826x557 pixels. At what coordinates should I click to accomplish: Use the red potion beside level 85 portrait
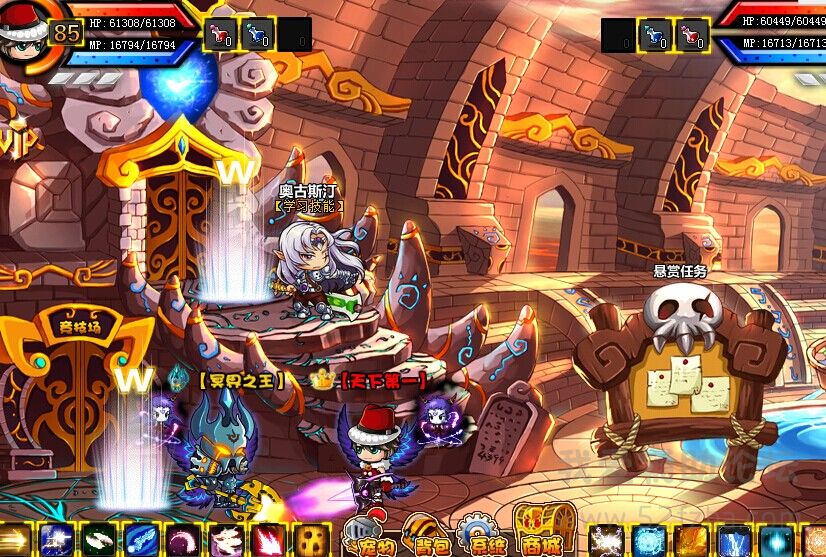219,34
